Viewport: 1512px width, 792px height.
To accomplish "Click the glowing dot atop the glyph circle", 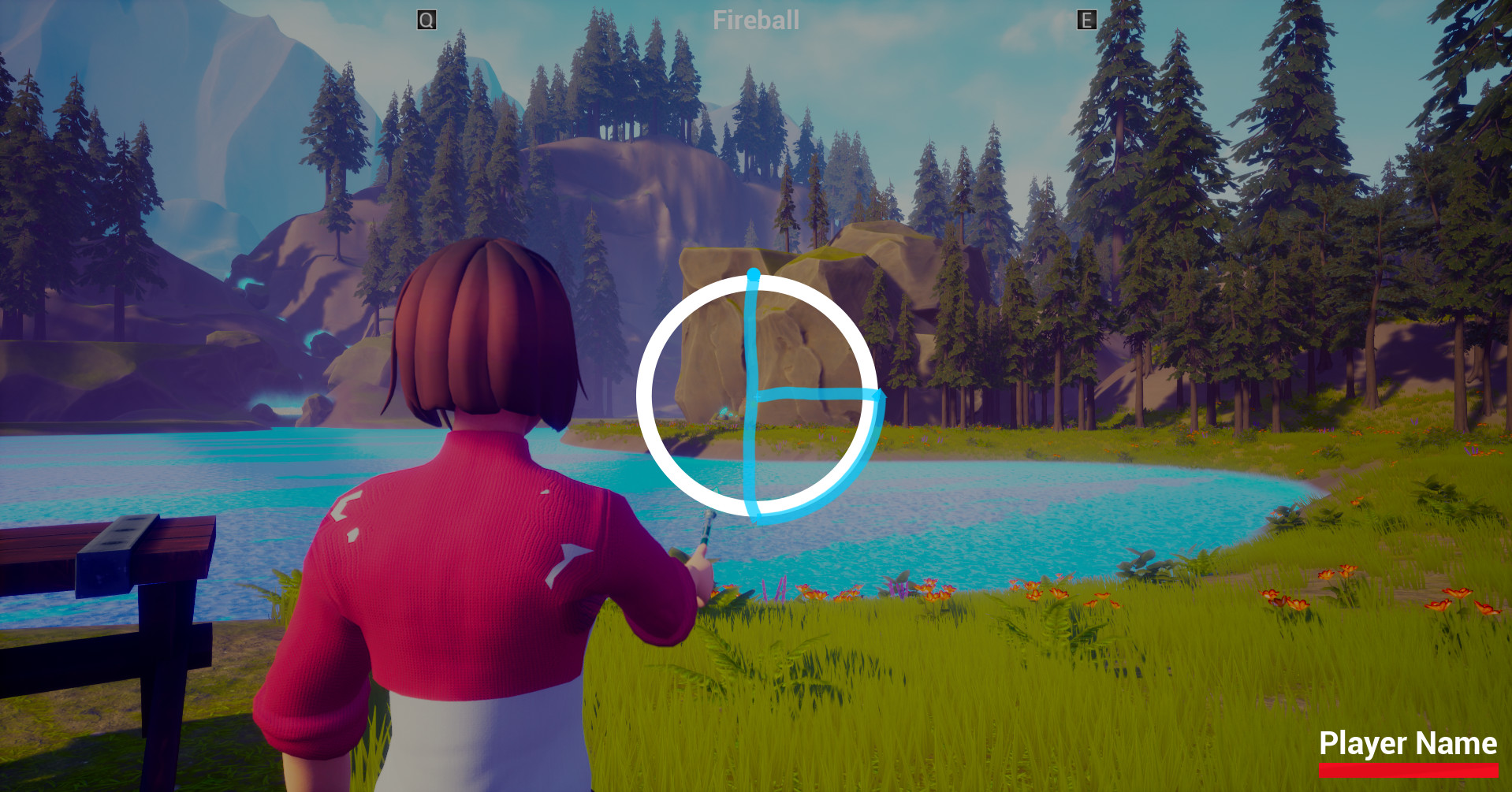I will coord(754,273).
